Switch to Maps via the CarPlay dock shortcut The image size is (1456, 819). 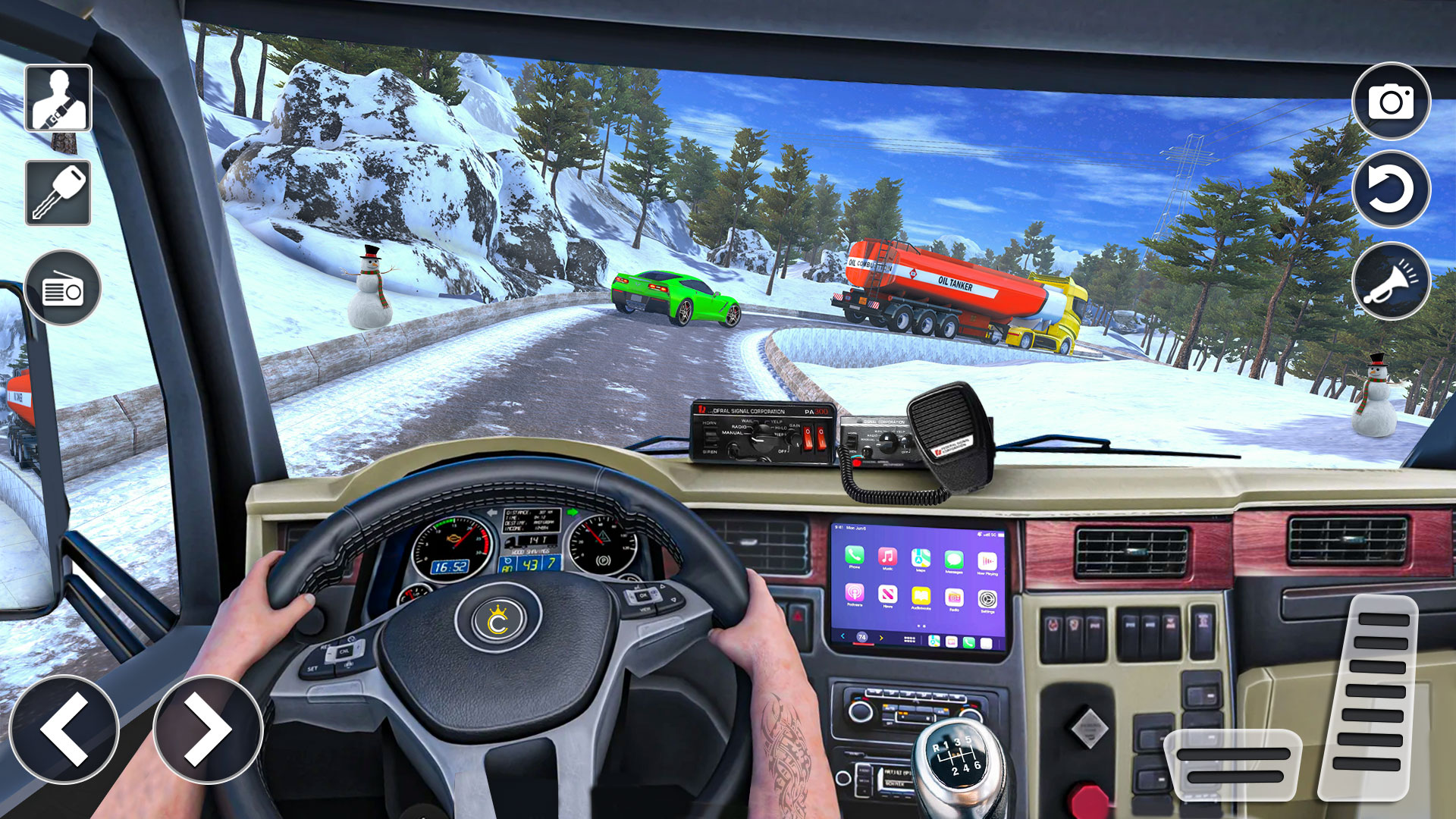point(934,642)
